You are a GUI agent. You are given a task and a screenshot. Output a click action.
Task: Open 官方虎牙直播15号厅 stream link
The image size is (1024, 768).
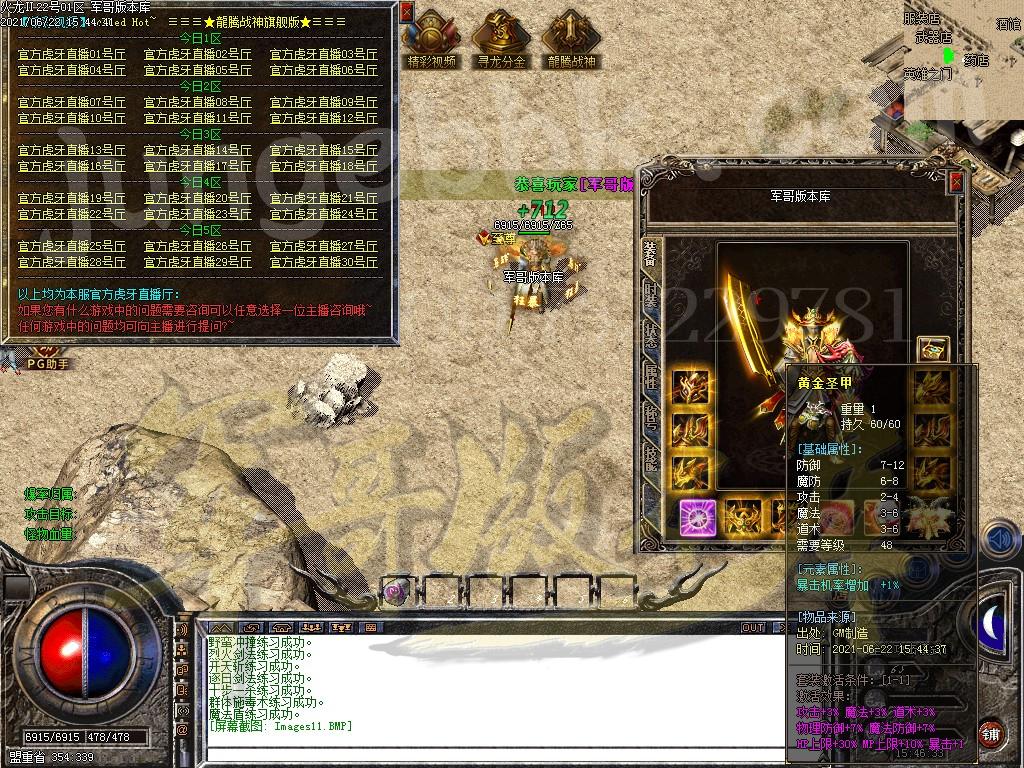pyautogui.click(x=324, y=150)
